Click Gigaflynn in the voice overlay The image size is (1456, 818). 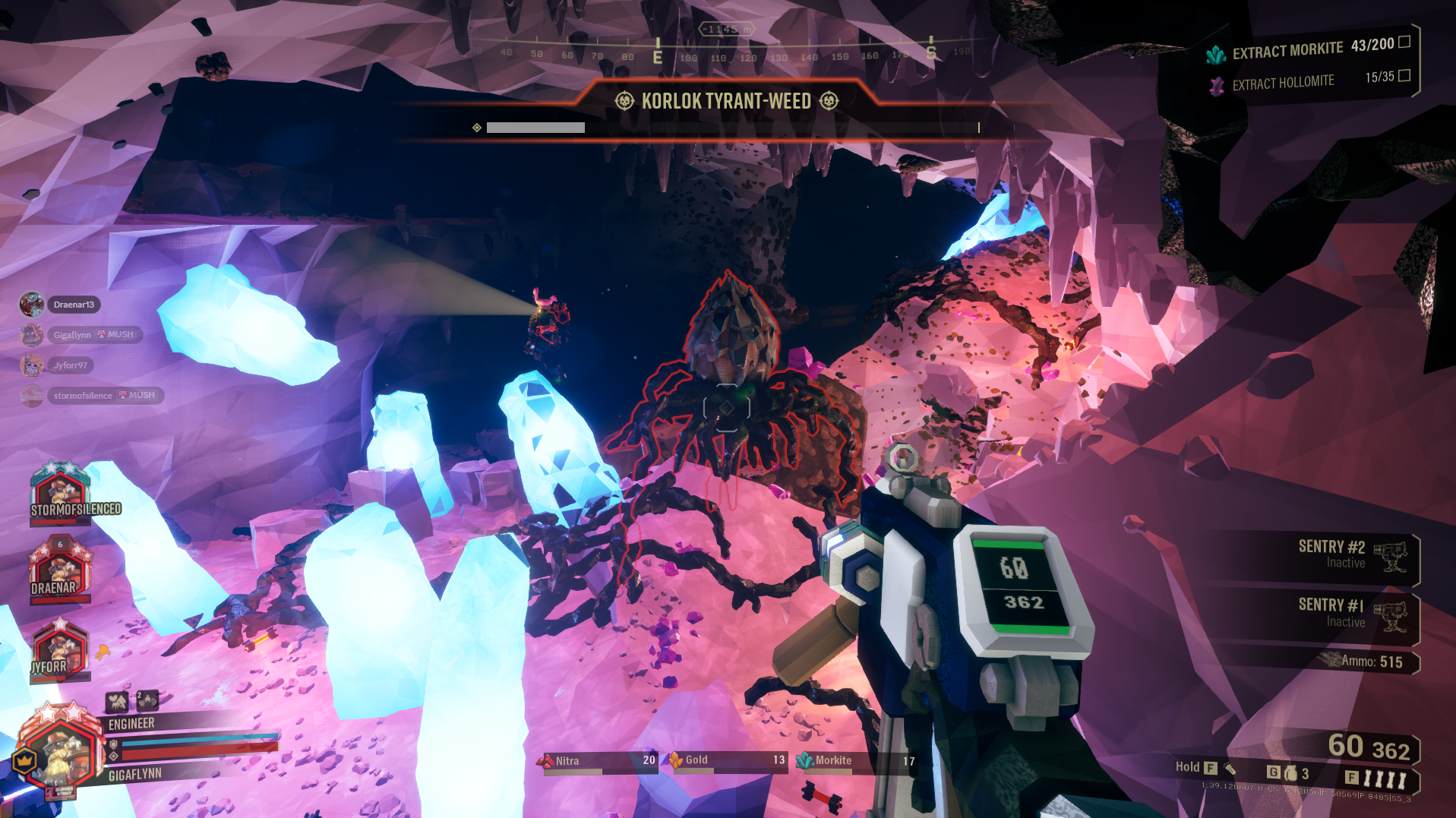pos(72,335)
